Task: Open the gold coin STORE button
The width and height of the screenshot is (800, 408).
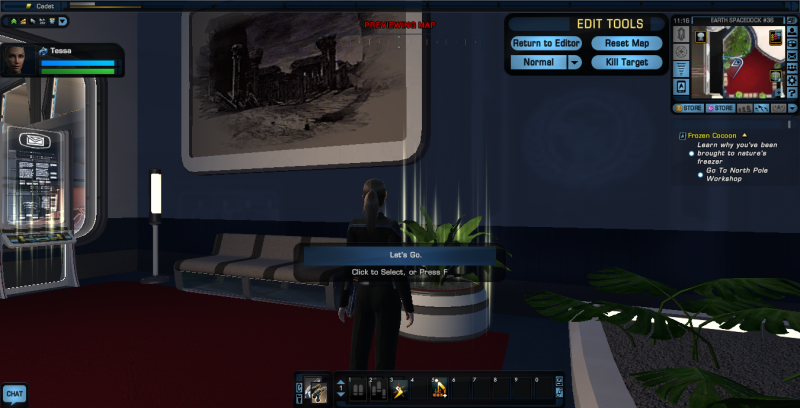Action: tap(688, 108)
